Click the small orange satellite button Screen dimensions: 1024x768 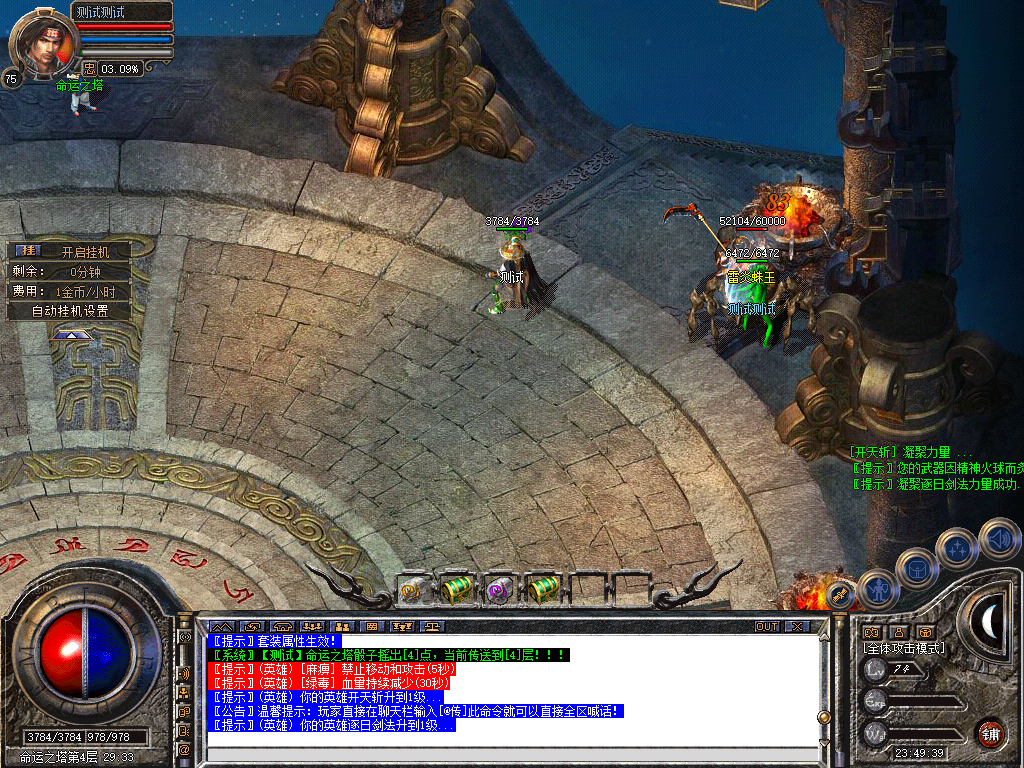(841, 594)
